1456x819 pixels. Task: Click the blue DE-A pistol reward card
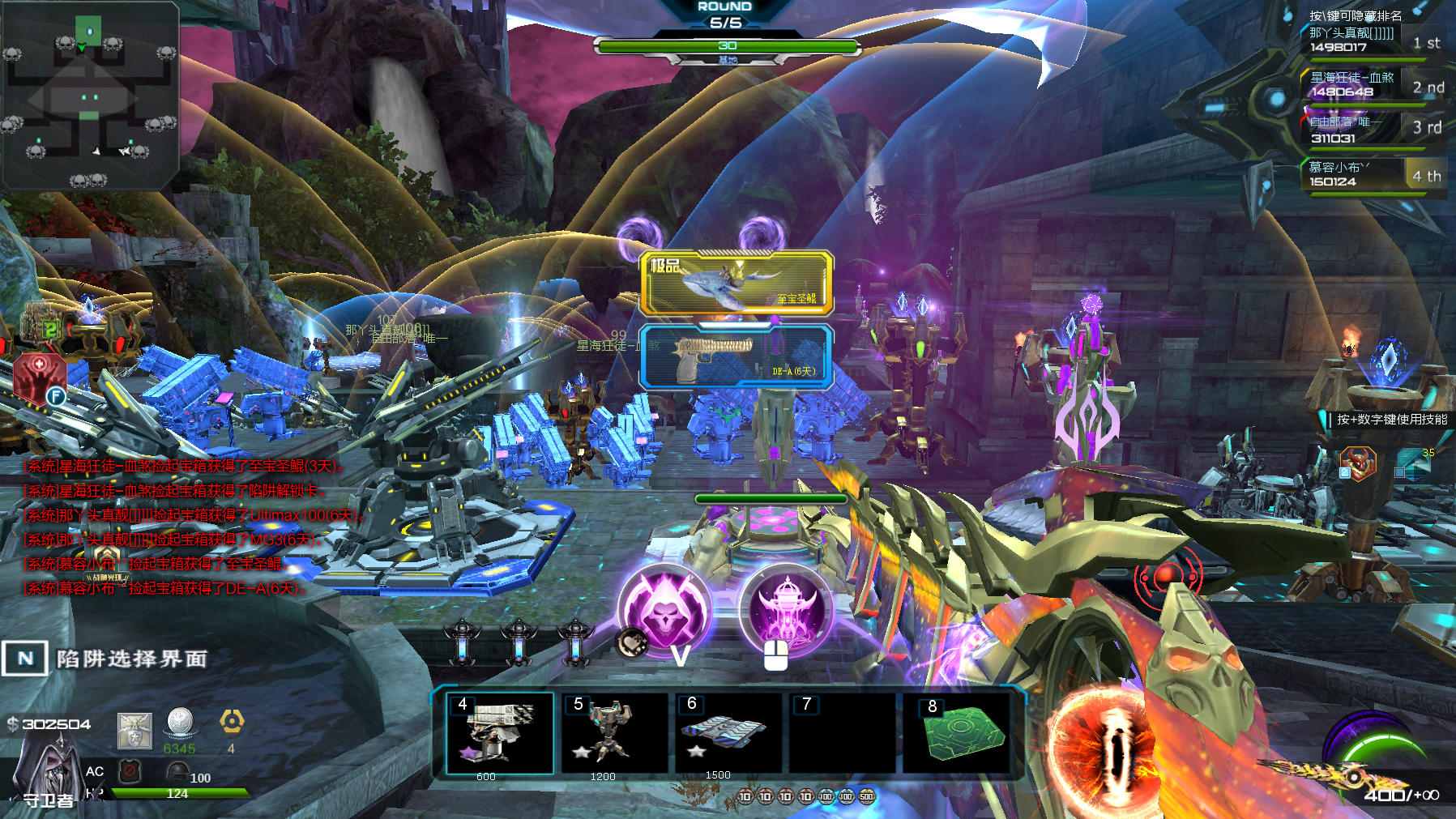pyautogui.click(x=737, y=357)
